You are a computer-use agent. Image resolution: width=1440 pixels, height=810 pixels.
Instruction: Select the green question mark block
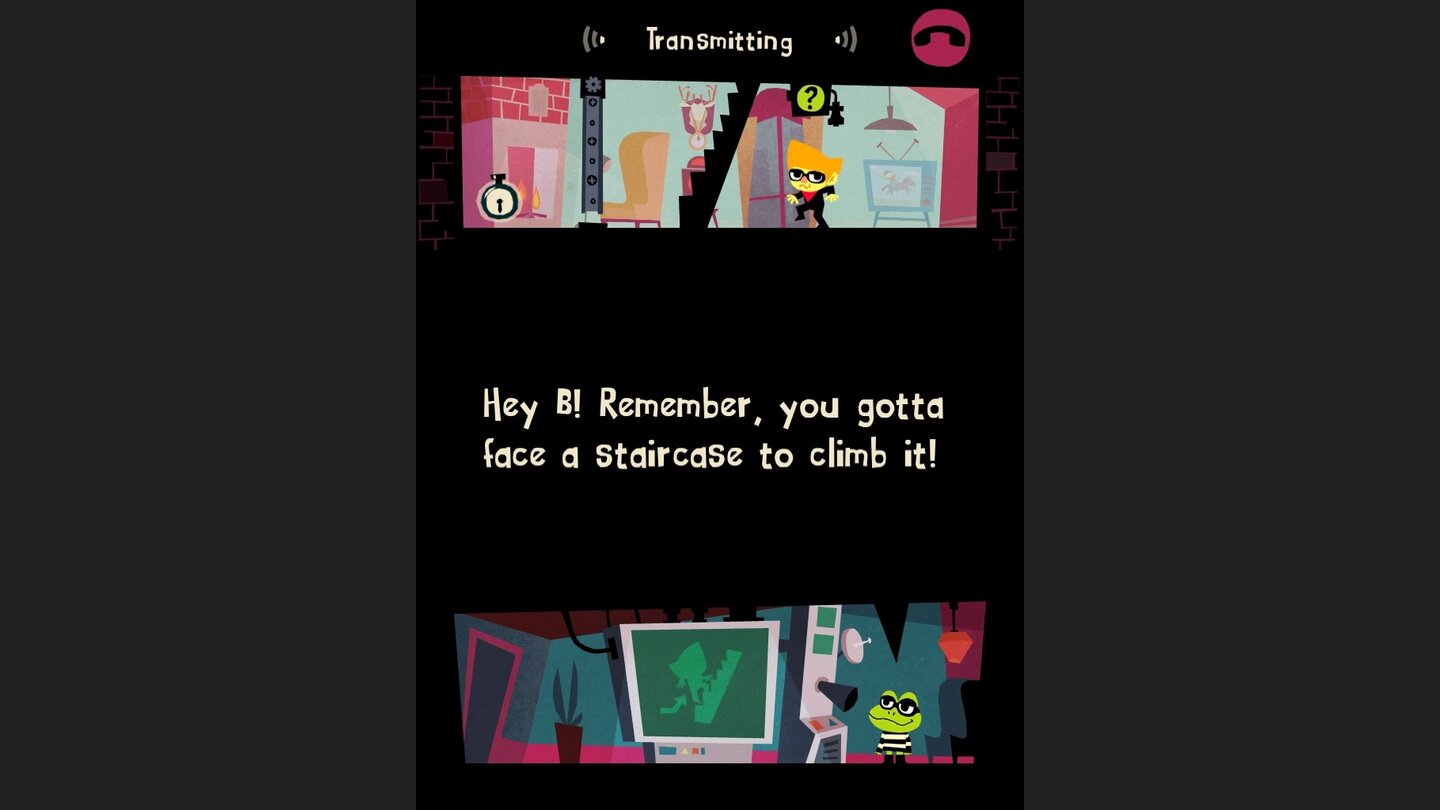pyautogui.click(x=809, y=98)
